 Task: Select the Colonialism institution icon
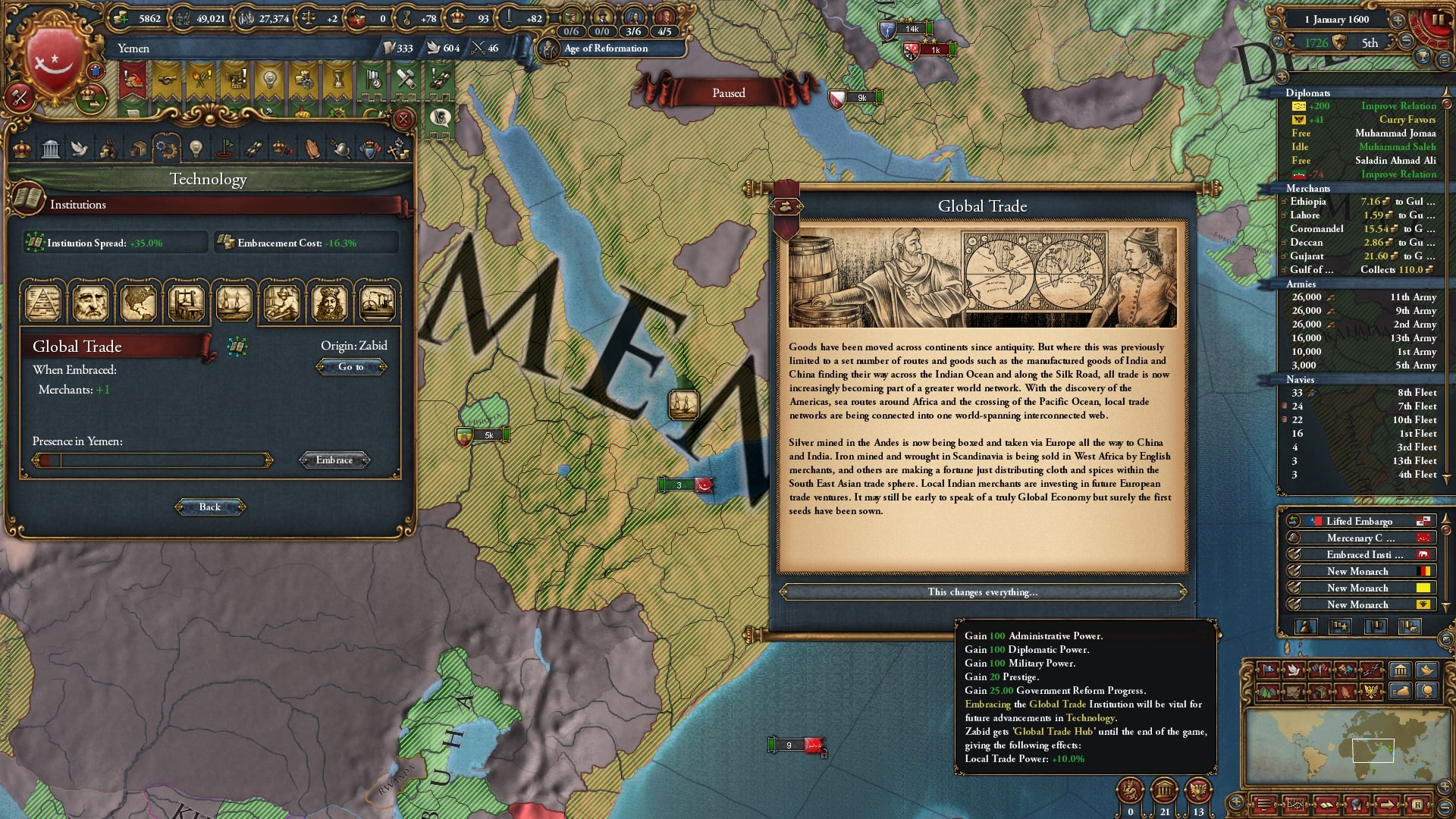139,303
